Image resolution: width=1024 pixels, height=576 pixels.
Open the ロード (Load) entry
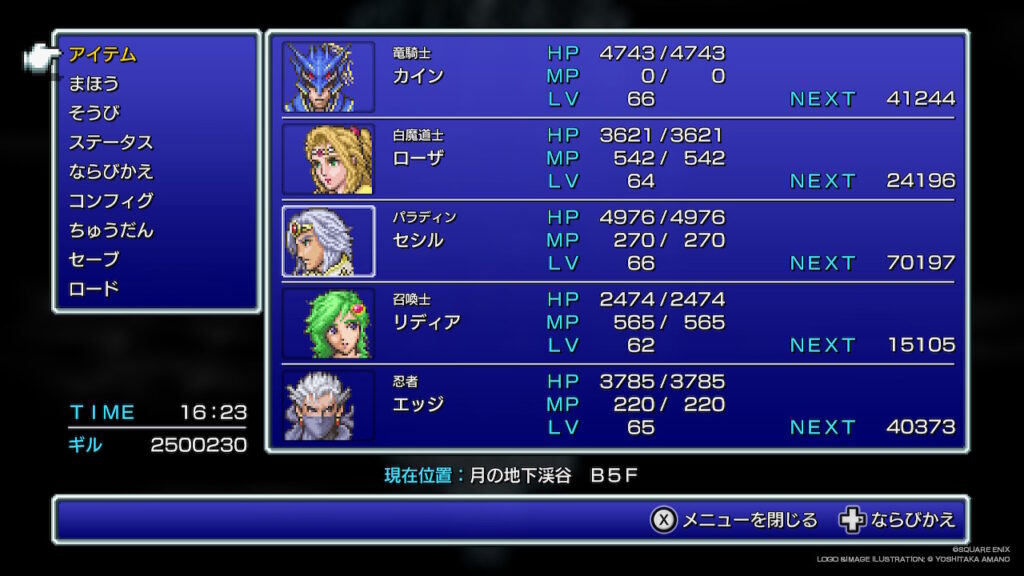(x=93, y=288)
